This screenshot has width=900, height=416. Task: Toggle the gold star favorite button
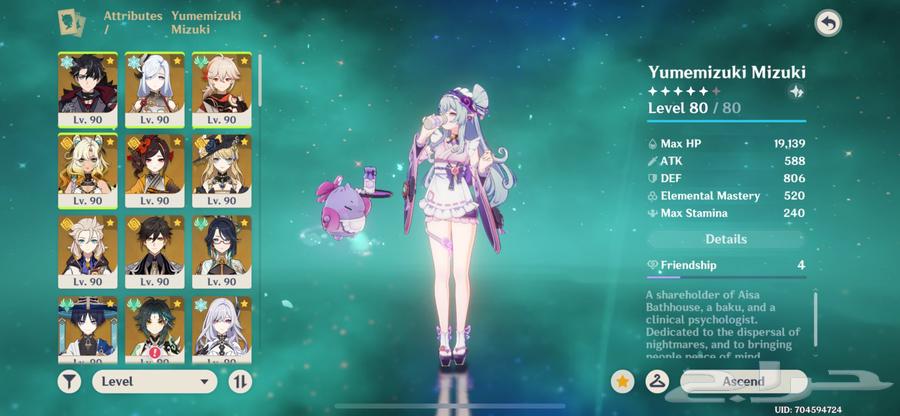pyautogui.click(x=622, y=381)
